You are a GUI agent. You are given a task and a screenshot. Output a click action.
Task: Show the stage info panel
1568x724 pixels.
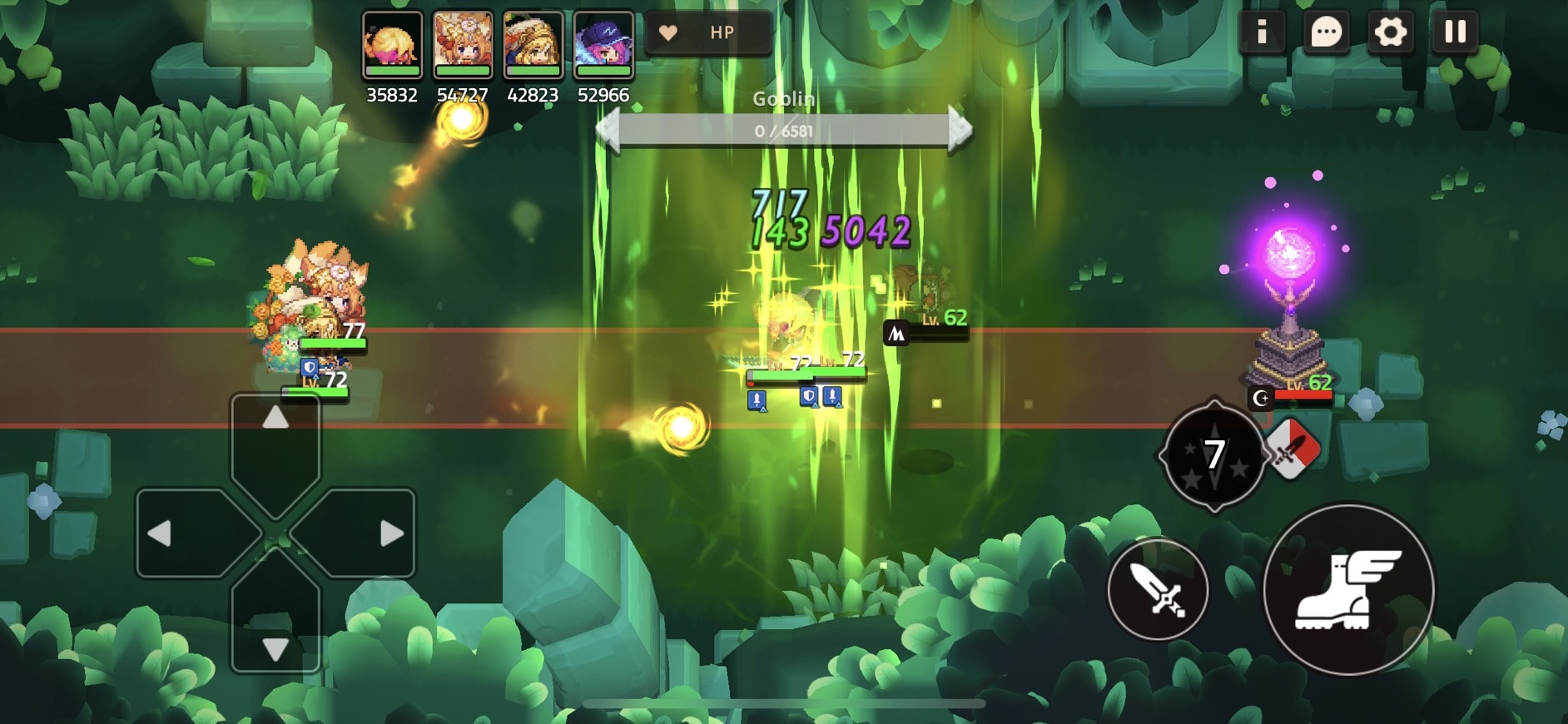1262,32
